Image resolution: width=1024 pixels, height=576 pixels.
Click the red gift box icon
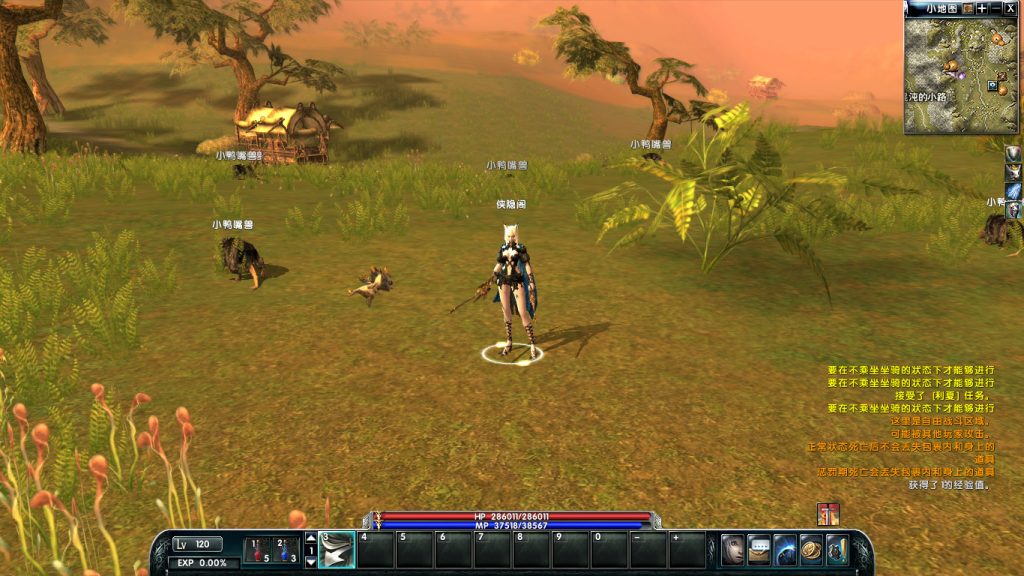[x=827, y=514]
